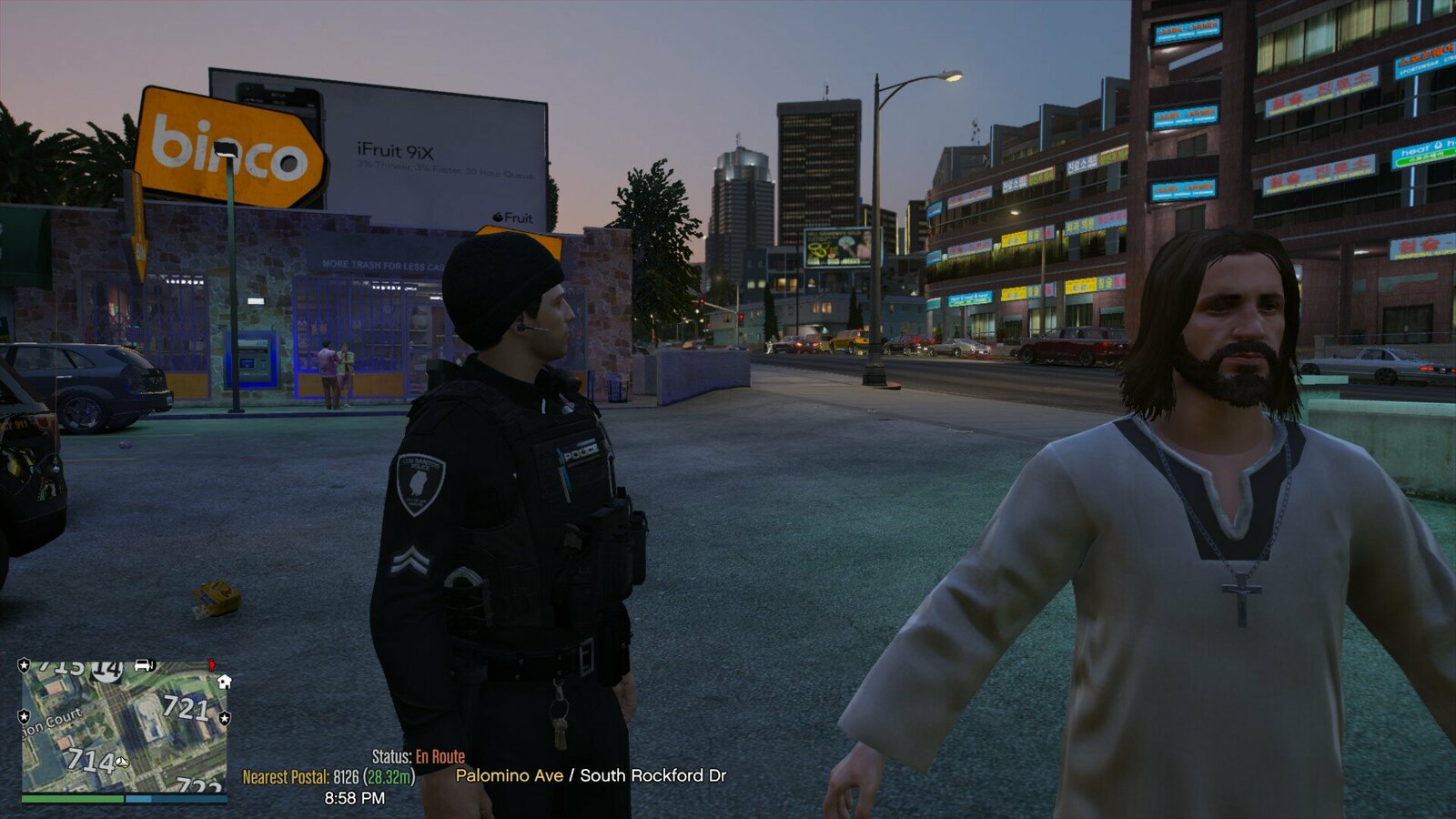The image size is (1456, 819).
Task: Open the satellite minimap
Action: [125, 726]
